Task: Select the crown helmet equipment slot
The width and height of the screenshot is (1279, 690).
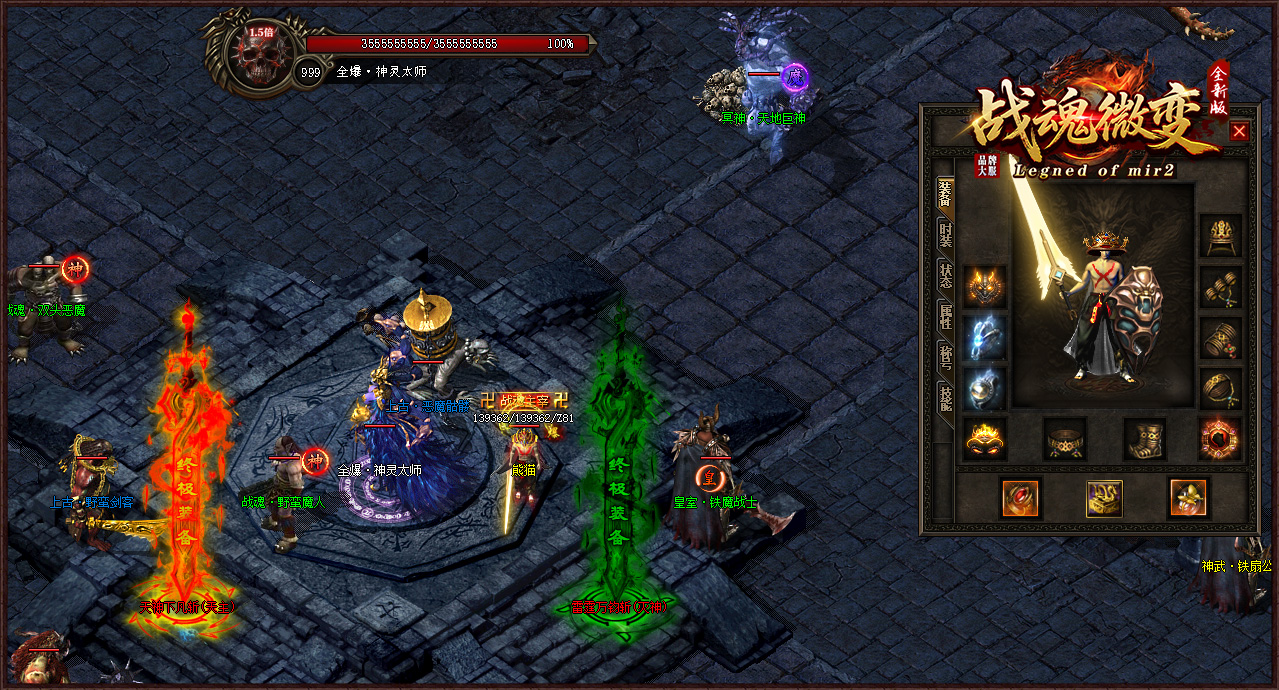Action: [1220, 234]
